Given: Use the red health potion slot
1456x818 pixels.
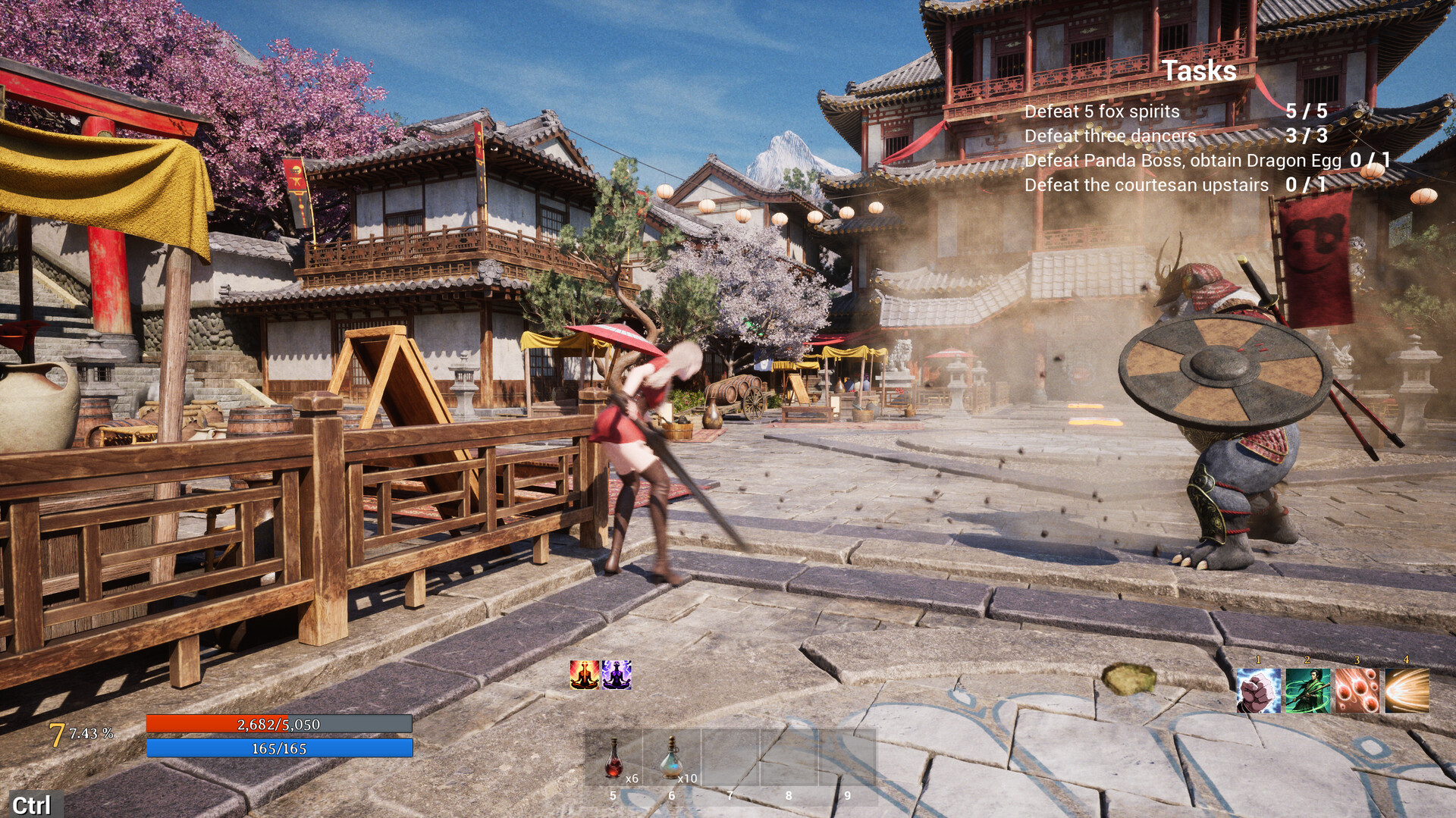Looking at the screenshot, I should (613, 758).
